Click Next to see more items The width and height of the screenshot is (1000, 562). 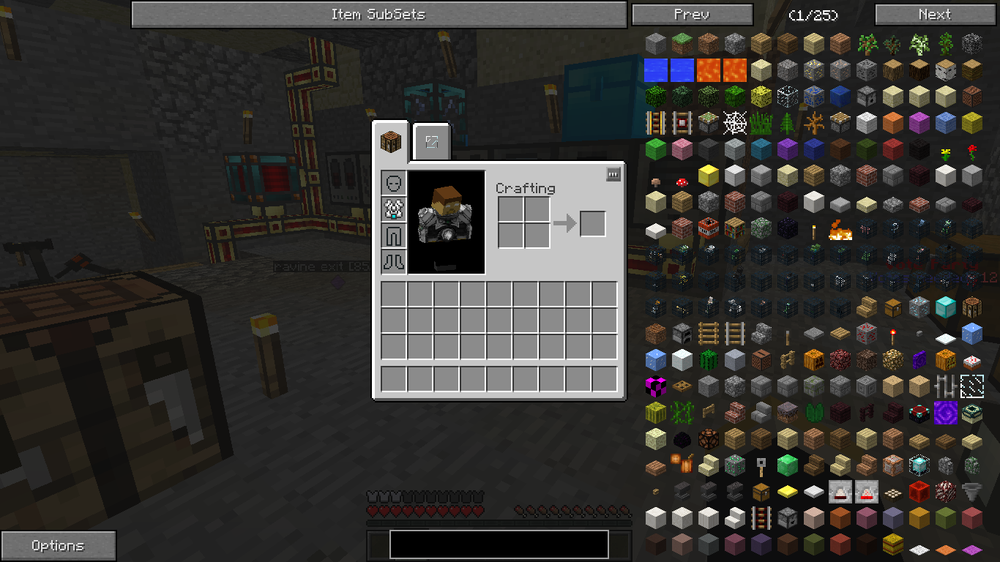tap(934, 14)
